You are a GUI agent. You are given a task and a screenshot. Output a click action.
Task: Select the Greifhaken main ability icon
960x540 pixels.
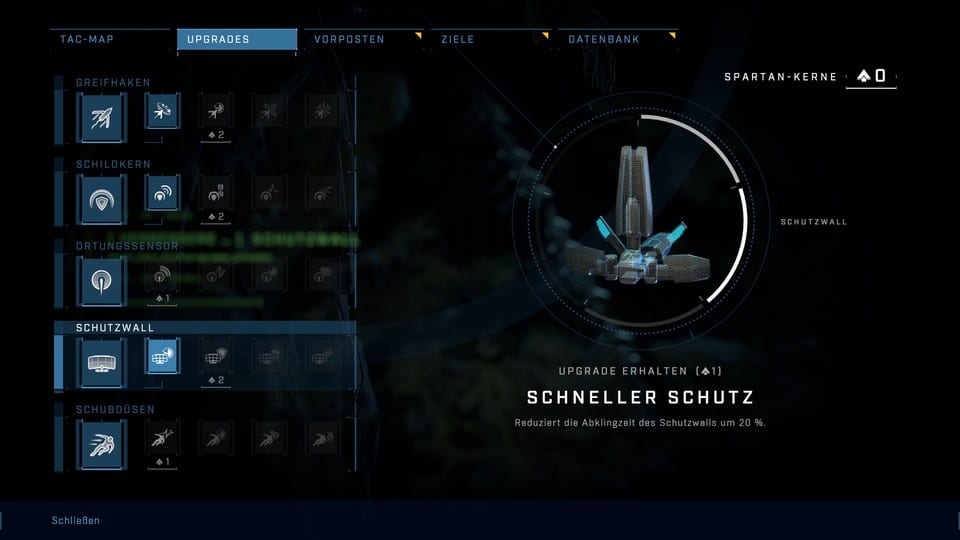click(x=104, y=115)
